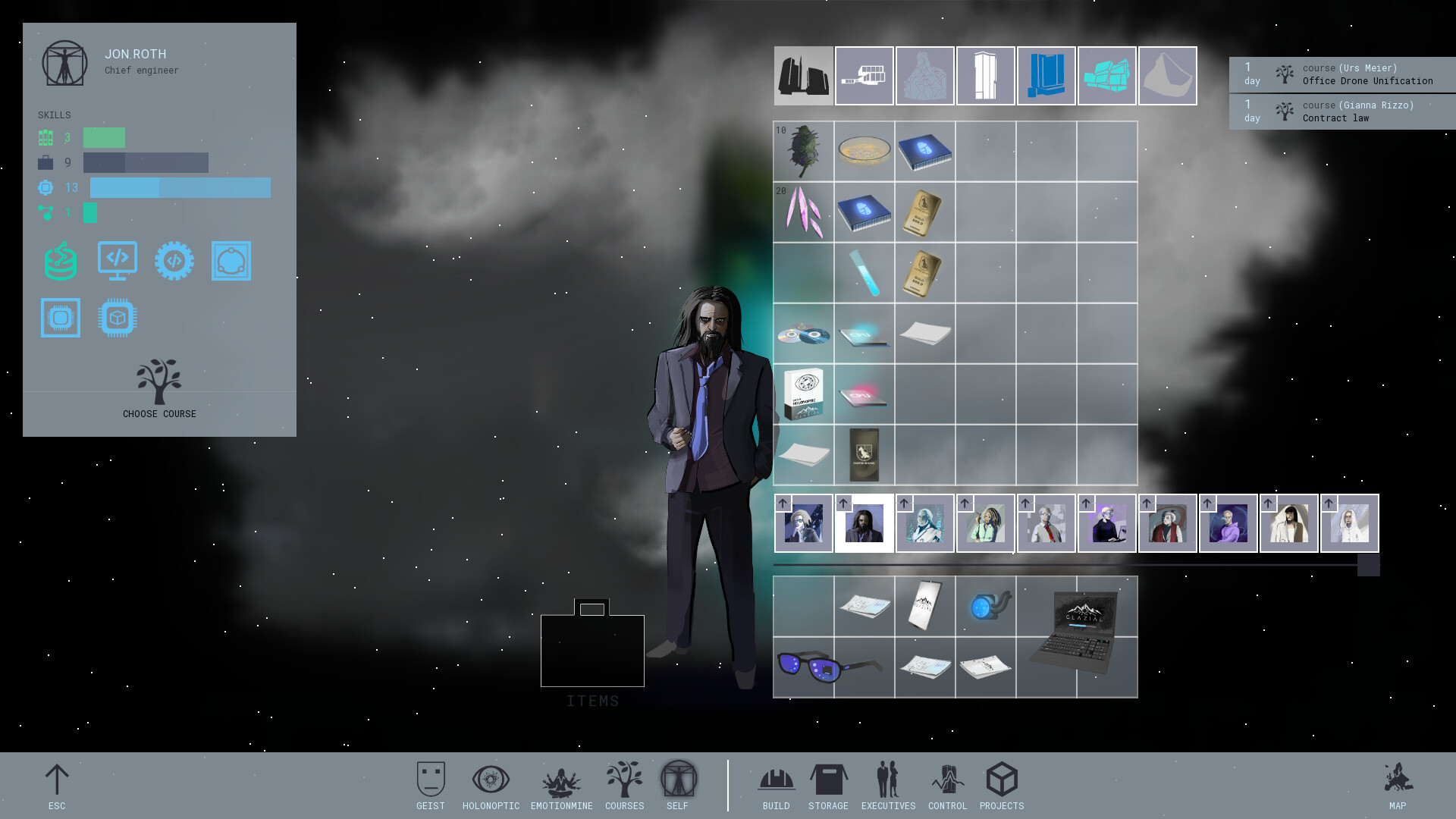Click the CPU chip skill icon

tap(118, 318)
